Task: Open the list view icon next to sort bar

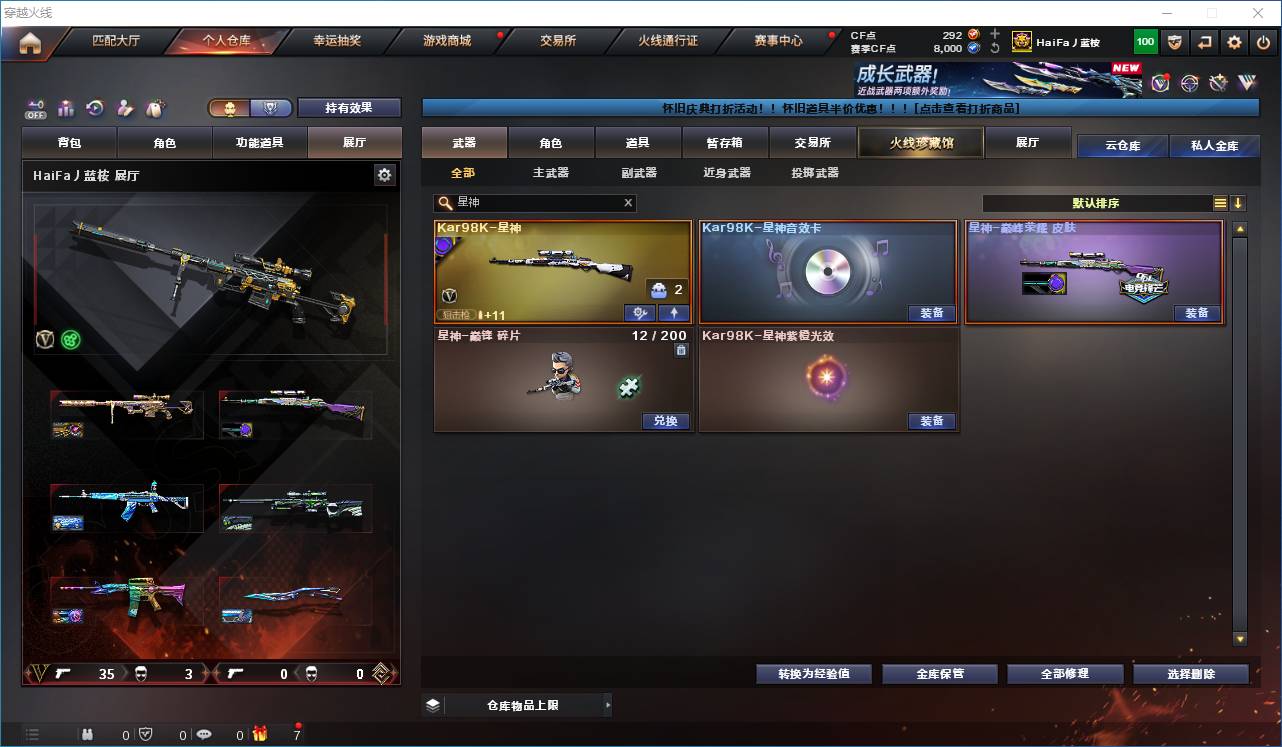Action: (x=1221, y=203)
